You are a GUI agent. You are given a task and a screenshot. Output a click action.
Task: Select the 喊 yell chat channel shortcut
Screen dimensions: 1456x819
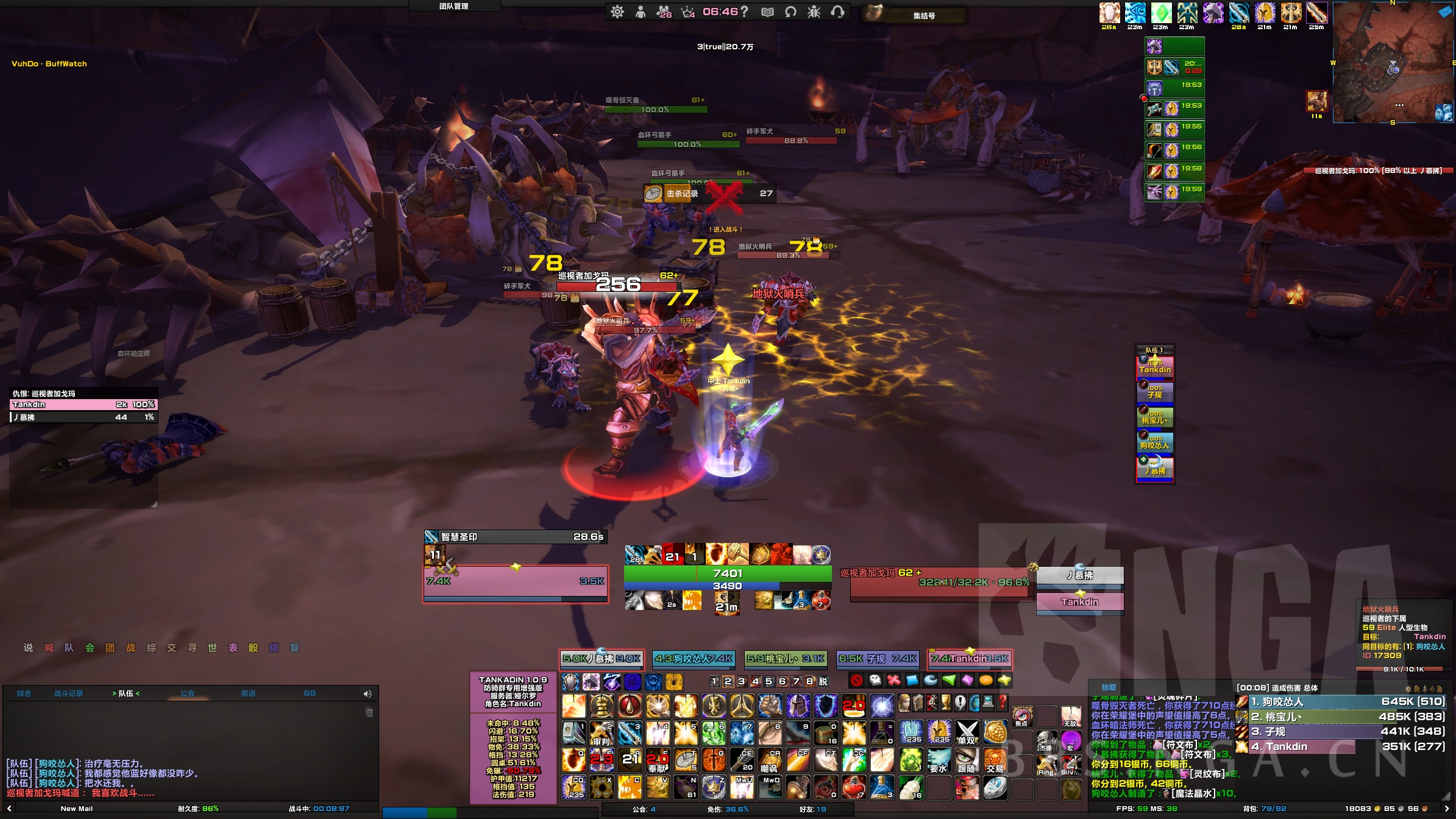(49, 648)
